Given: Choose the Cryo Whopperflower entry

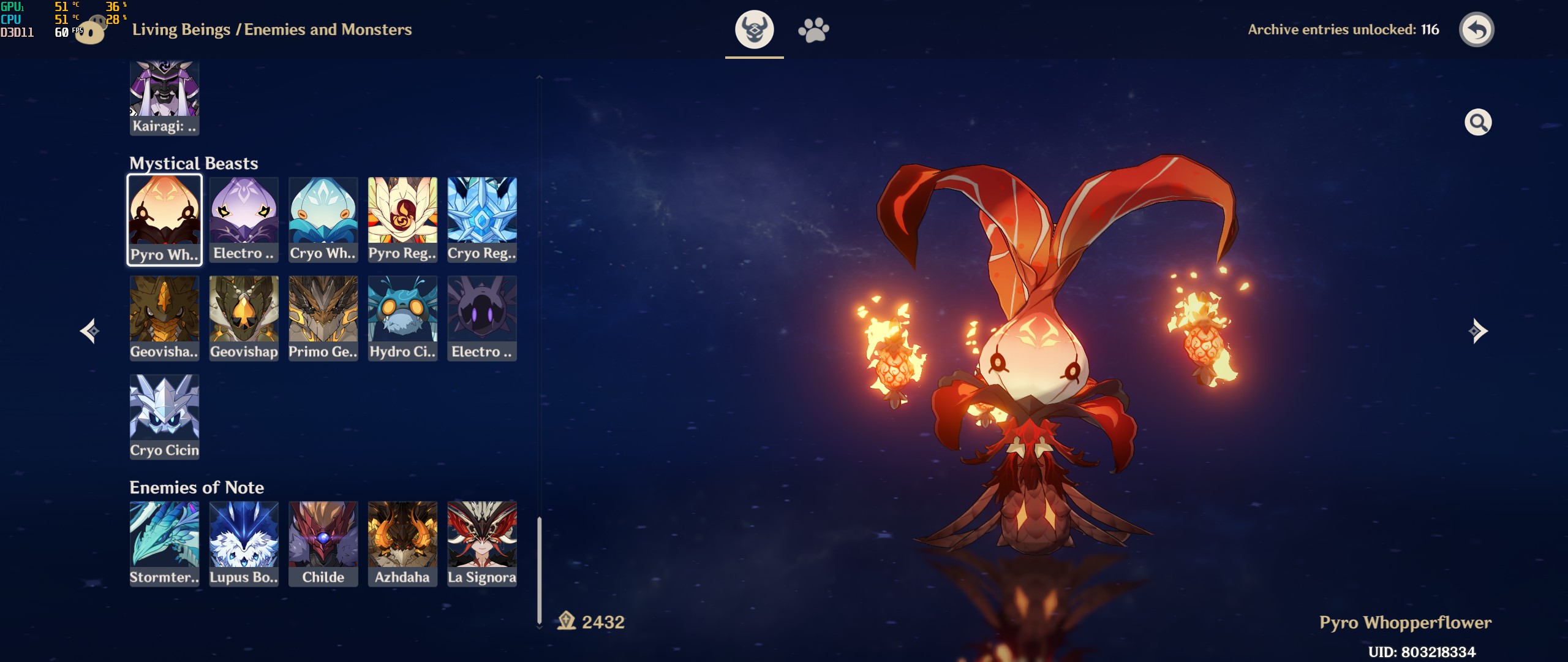Looking at the screenshot, I should [x=323, y=219].
